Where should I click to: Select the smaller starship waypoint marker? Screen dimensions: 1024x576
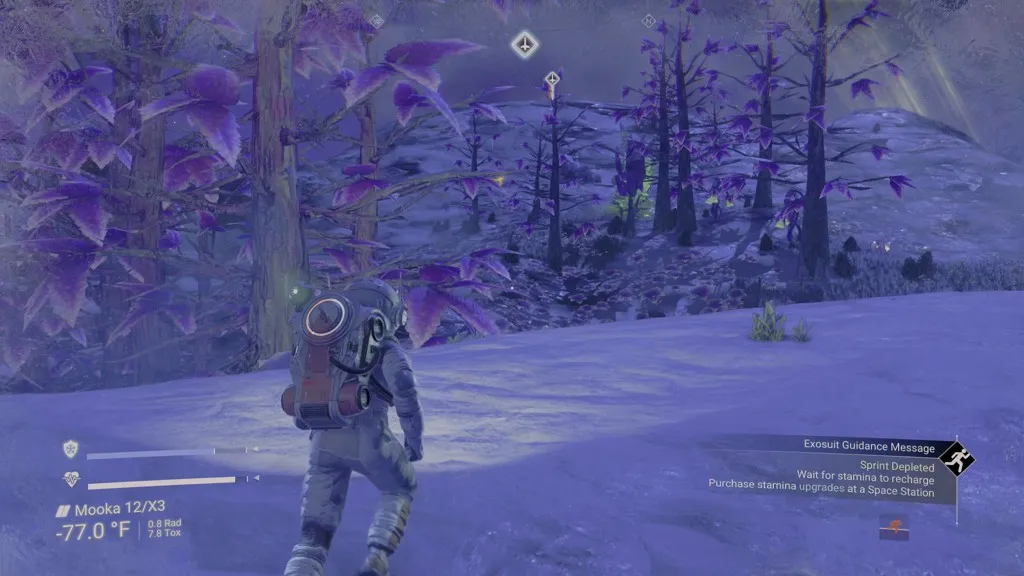click(551, 79)
